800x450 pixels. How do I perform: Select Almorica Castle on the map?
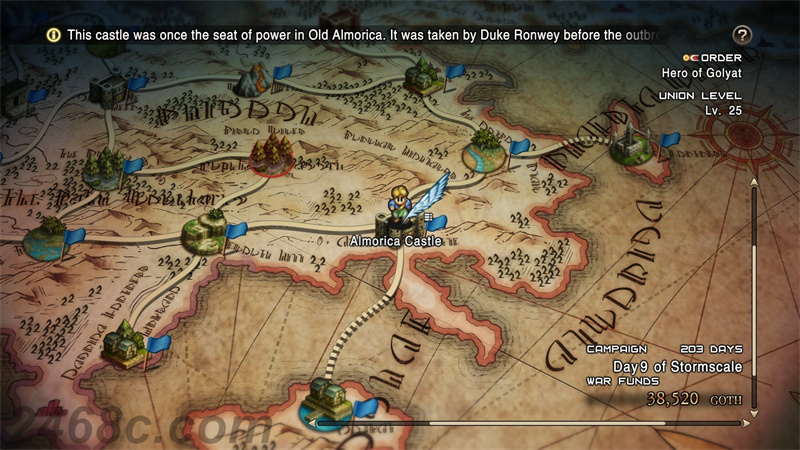[x=394, y=220]
